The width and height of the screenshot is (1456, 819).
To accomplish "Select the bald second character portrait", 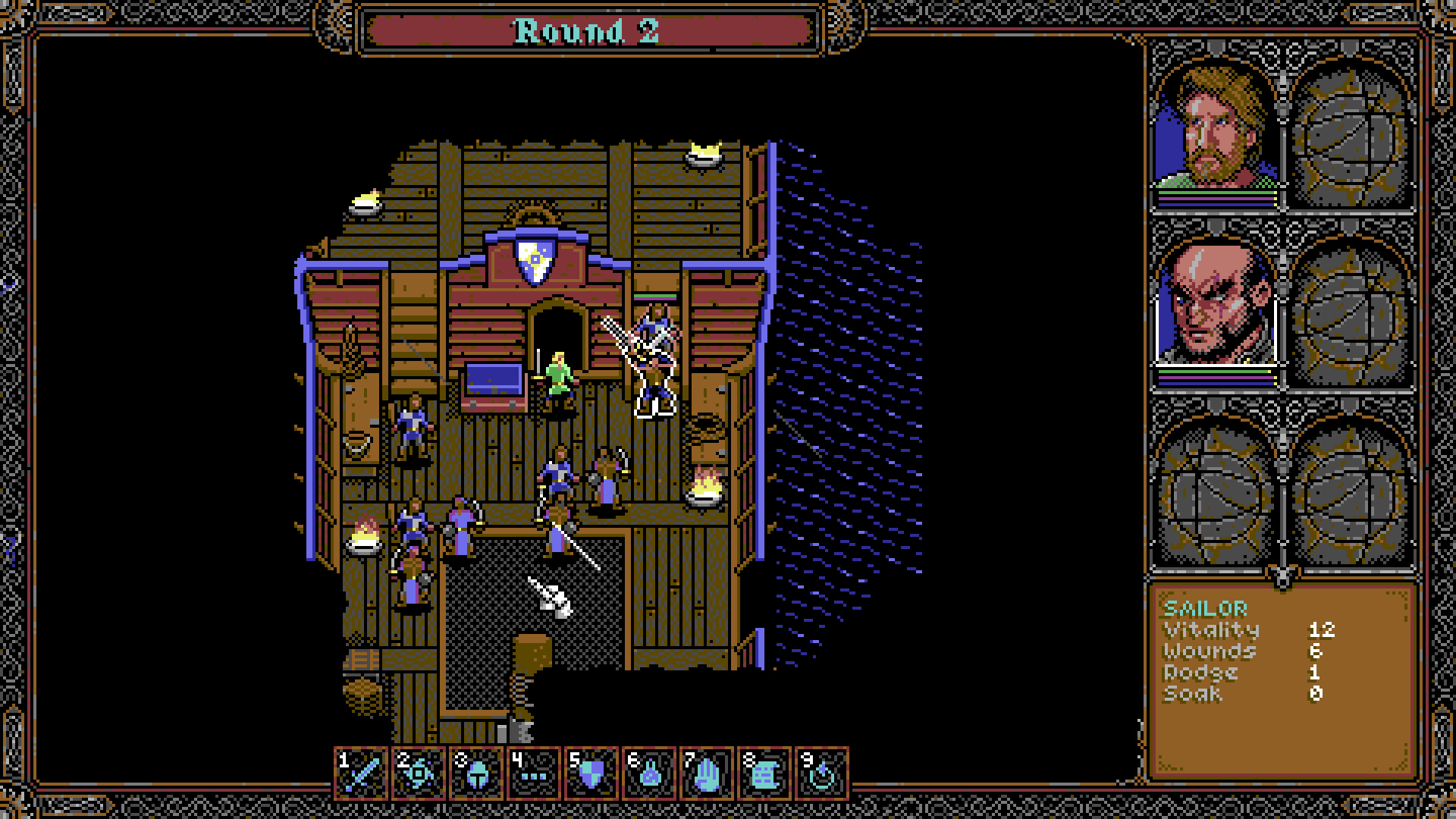I will tap(1212, 312).
